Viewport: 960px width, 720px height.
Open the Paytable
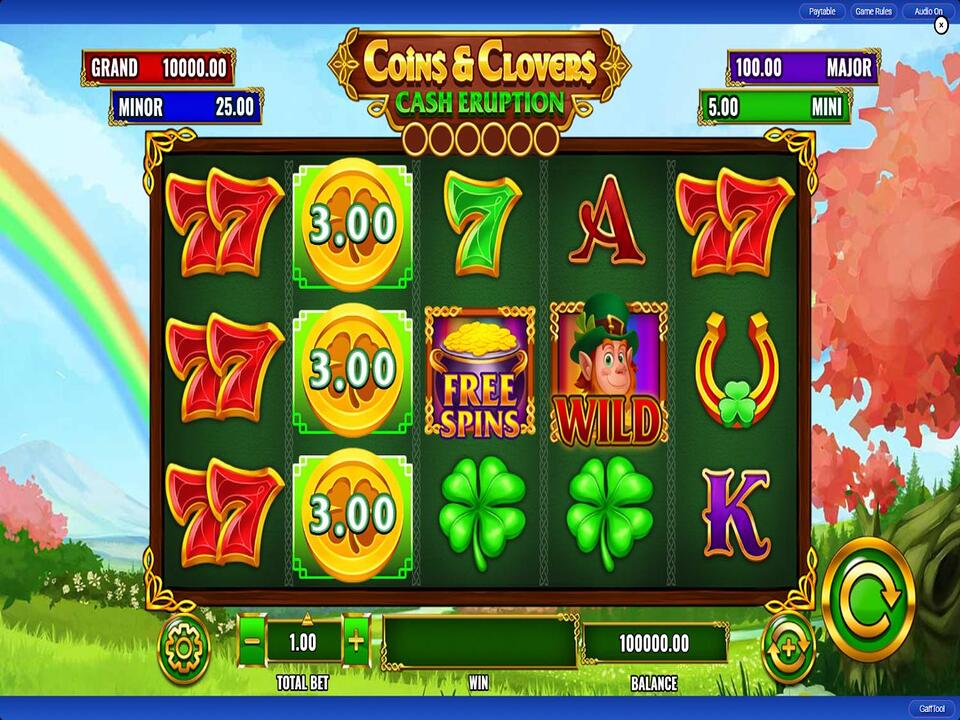click(822, 11)
